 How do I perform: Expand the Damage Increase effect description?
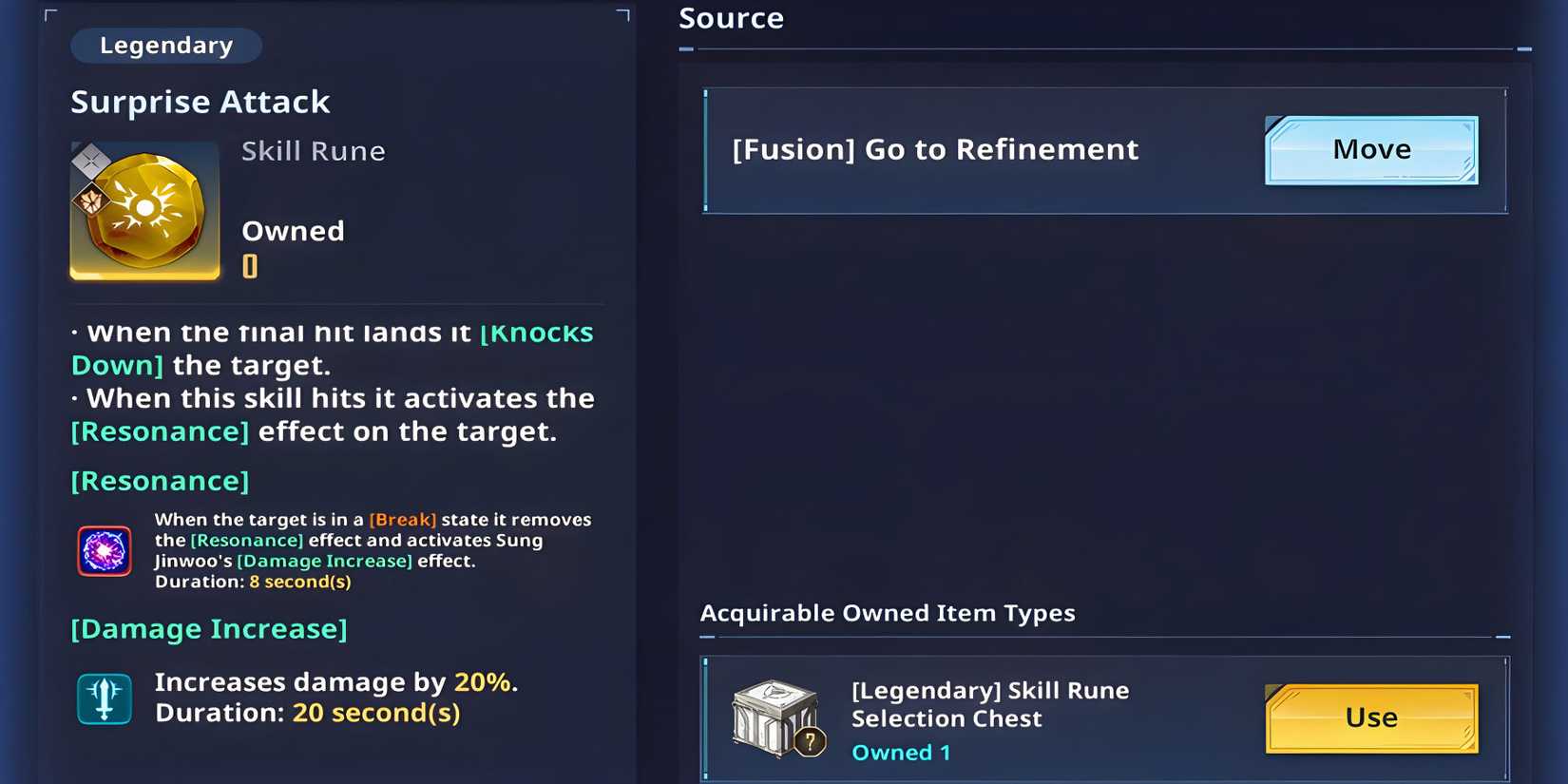click(x=208, y=628)
